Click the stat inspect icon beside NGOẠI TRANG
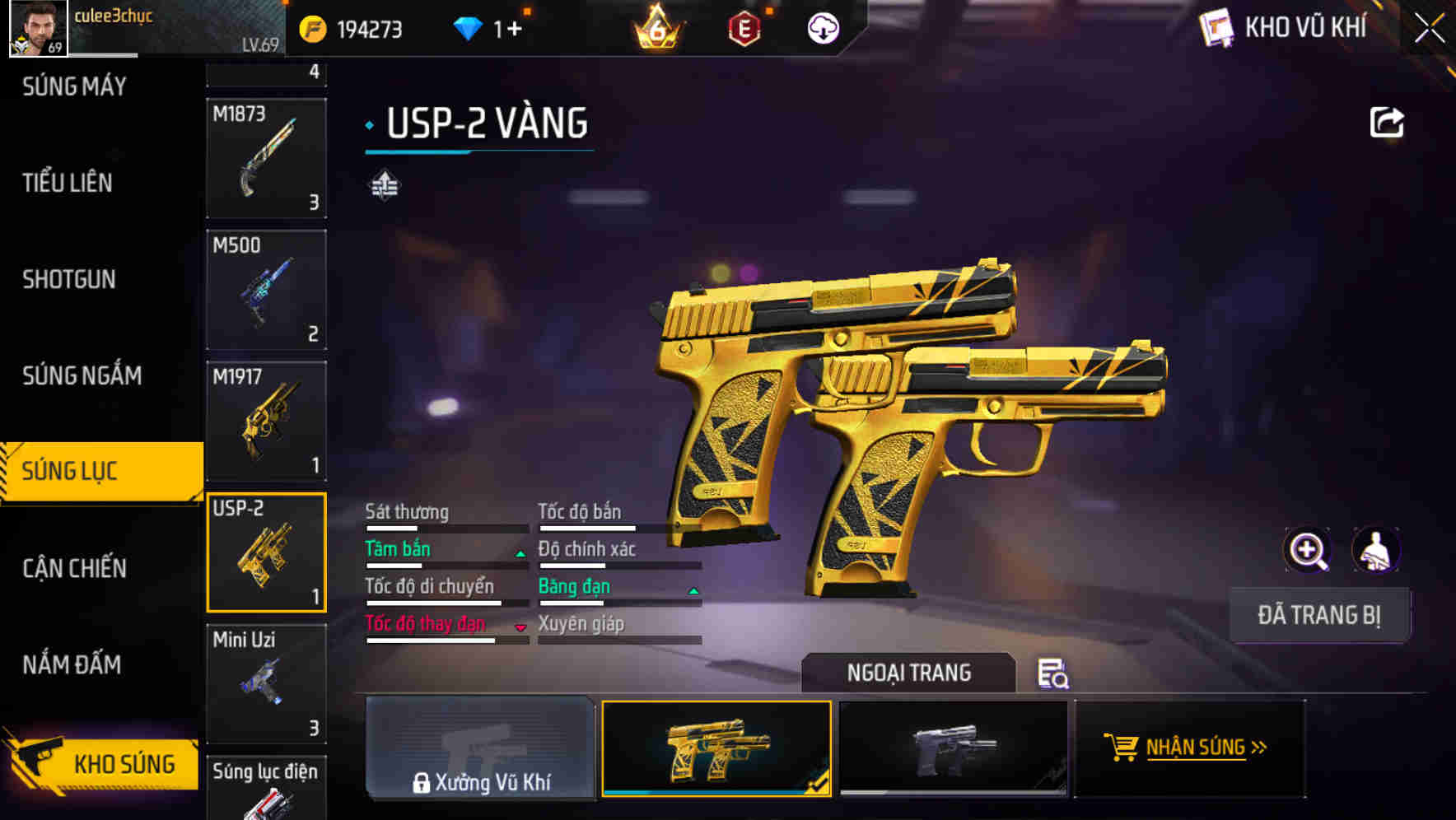1456x820 pixels. [1055, 675]
